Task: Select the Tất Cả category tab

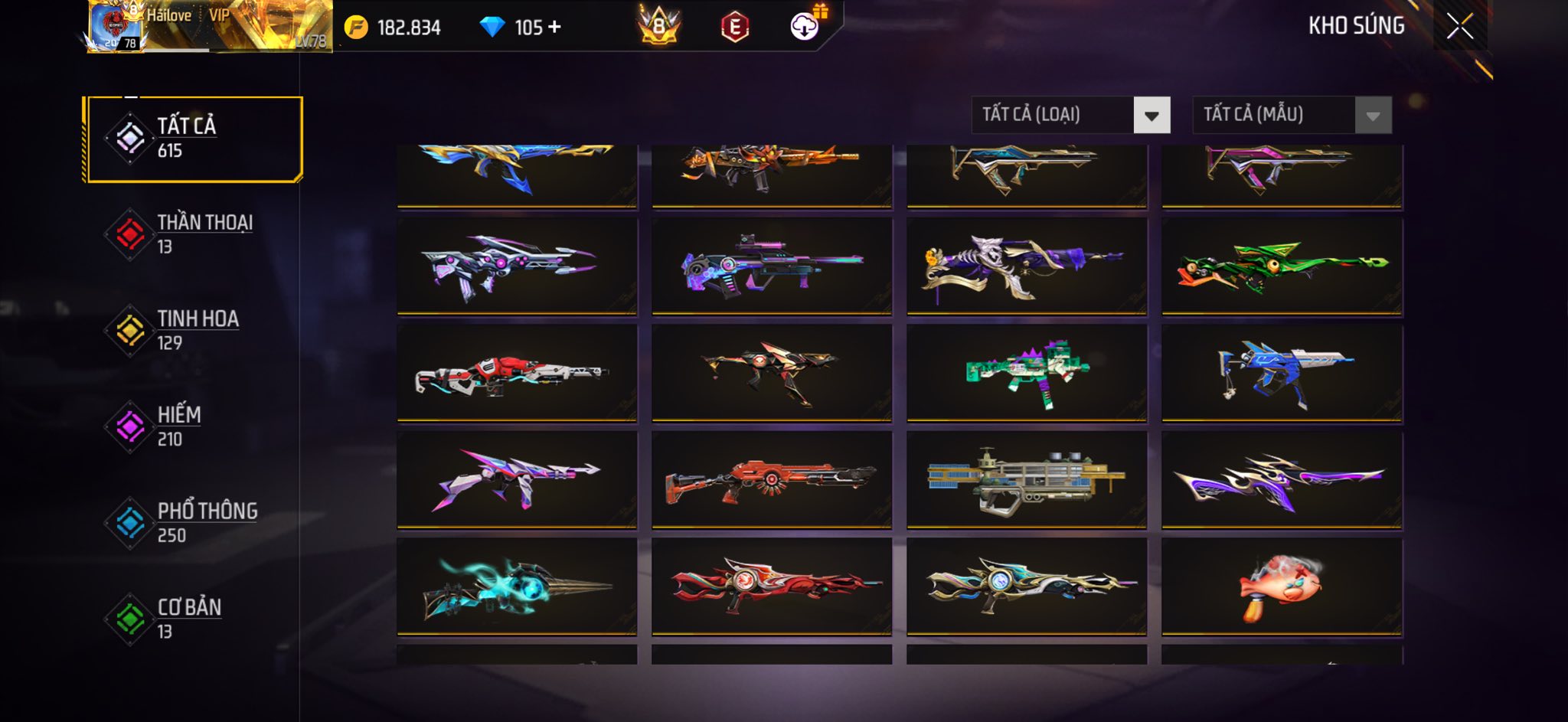Action: point(194,139)
